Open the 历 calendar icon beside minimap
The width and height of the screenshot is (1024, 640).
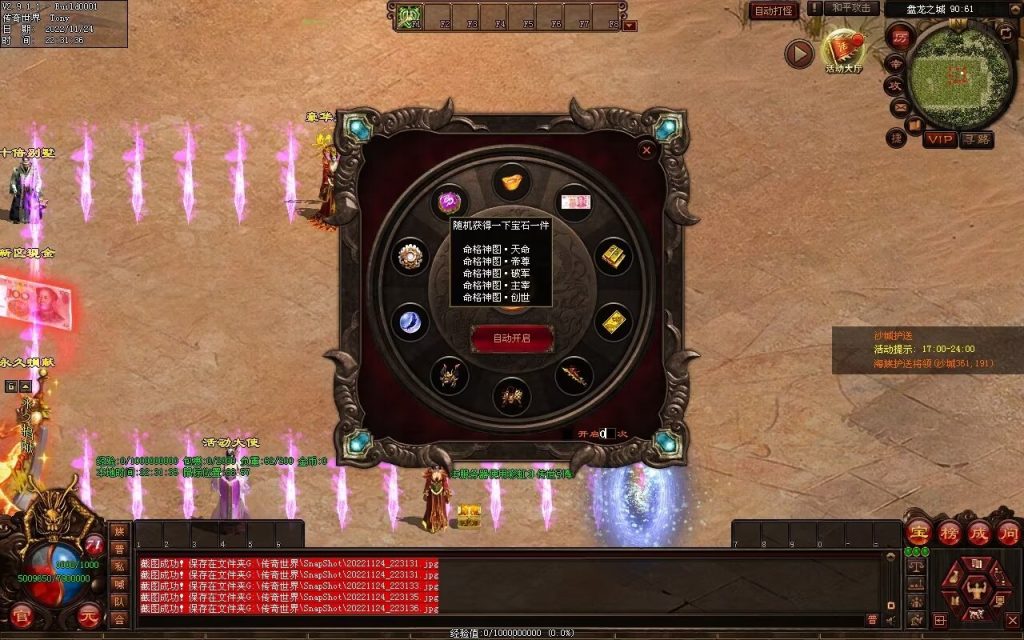900,35
